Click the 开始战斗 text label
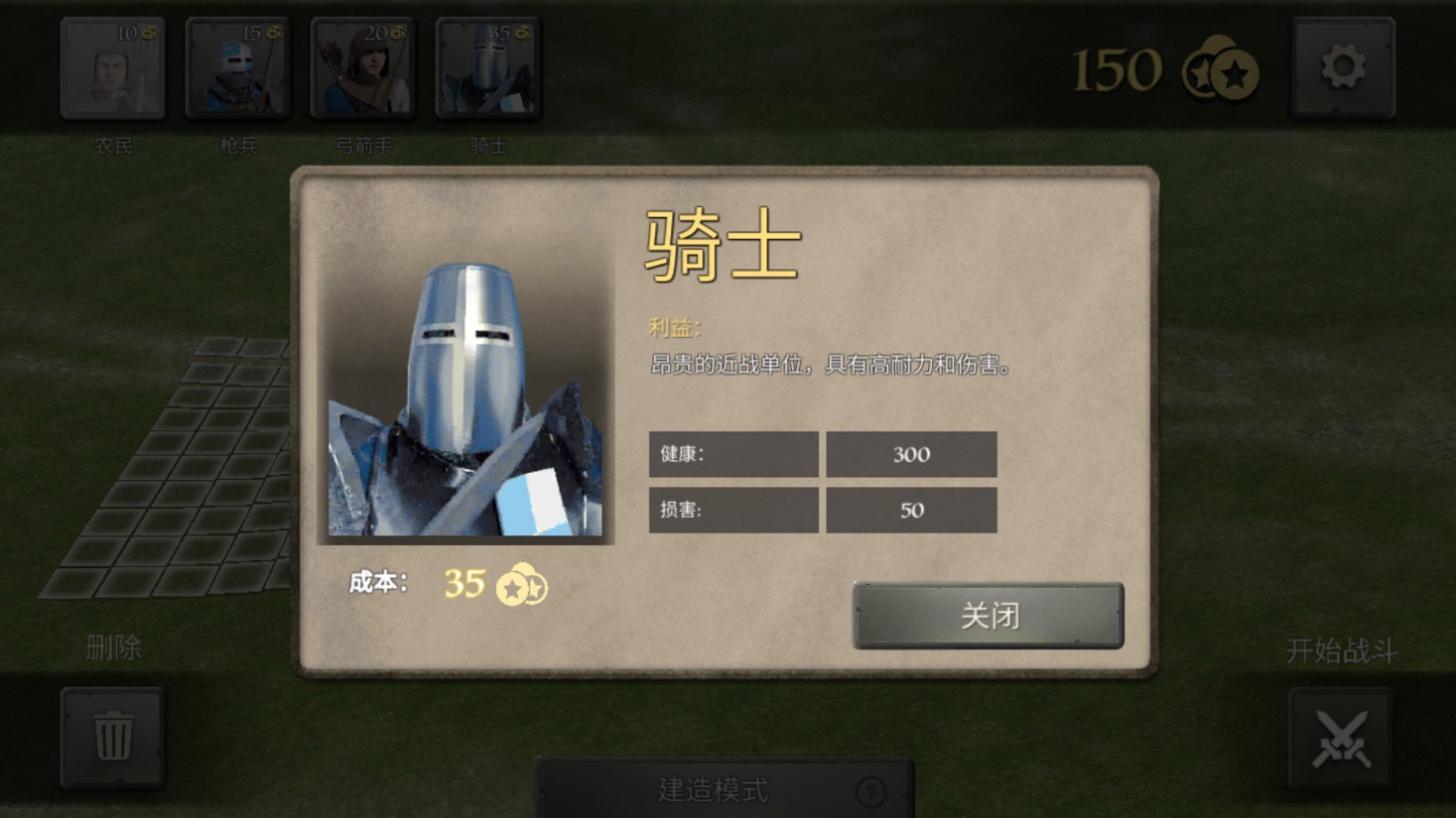Image resolution: width=1456 pixels, height=818 pixels. tap(1341, 649)
